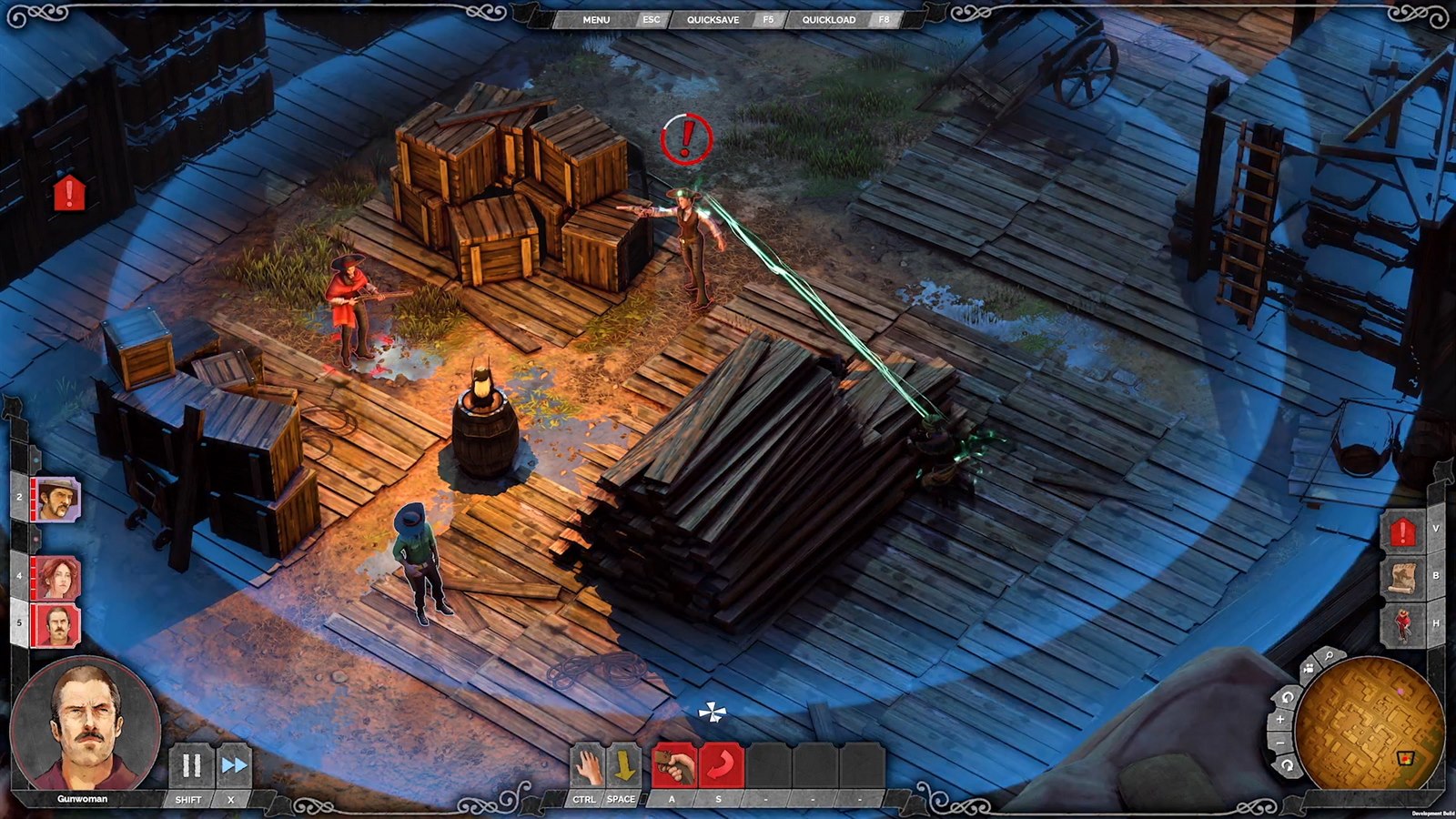This screenshot has height=819, width=1456.
Task: Select the small mustached man portrait
Action: pyautogui.click(x=56, y=625)
